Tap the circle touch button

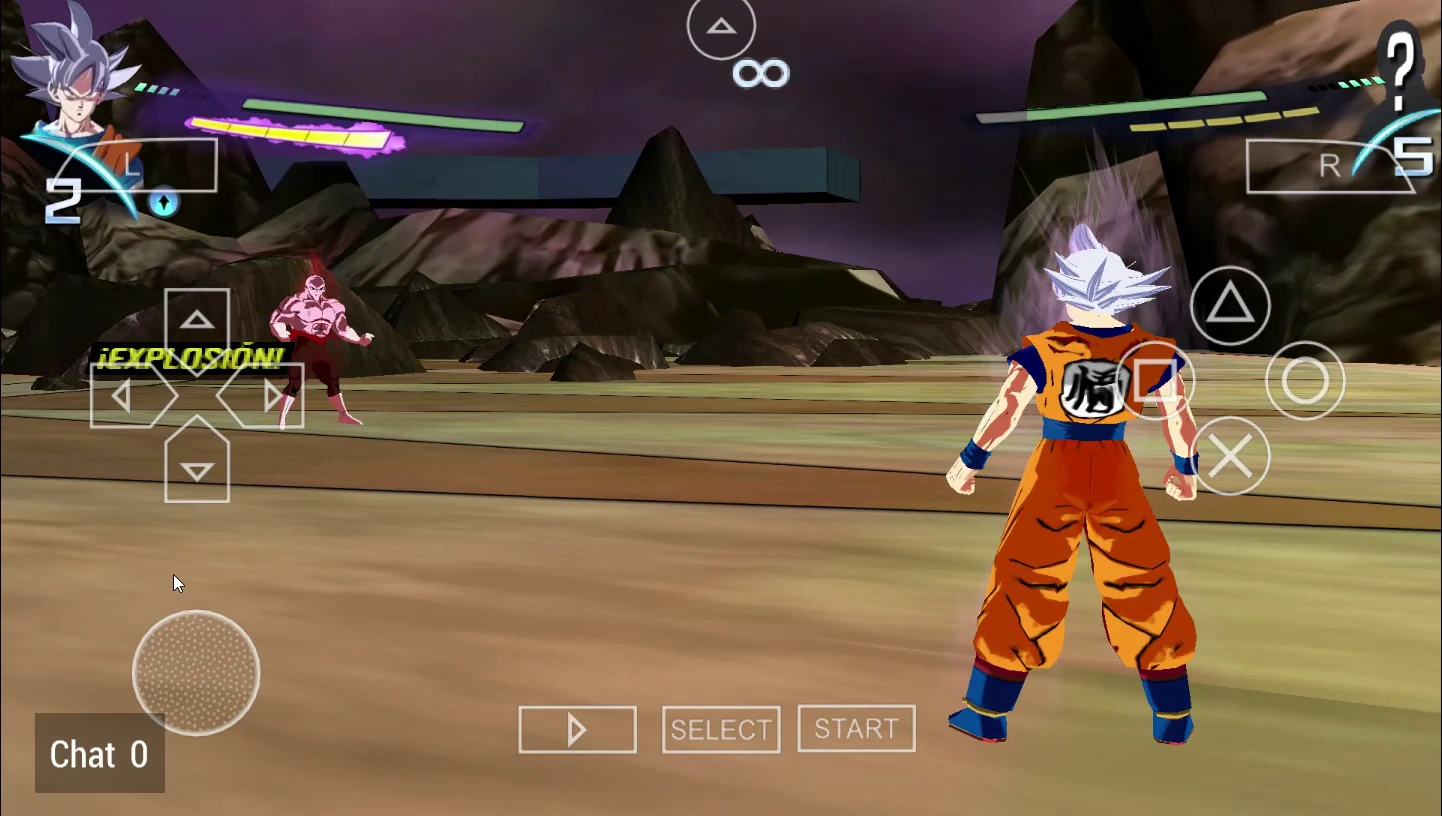pyautogui.click(x=1305, y=381)
